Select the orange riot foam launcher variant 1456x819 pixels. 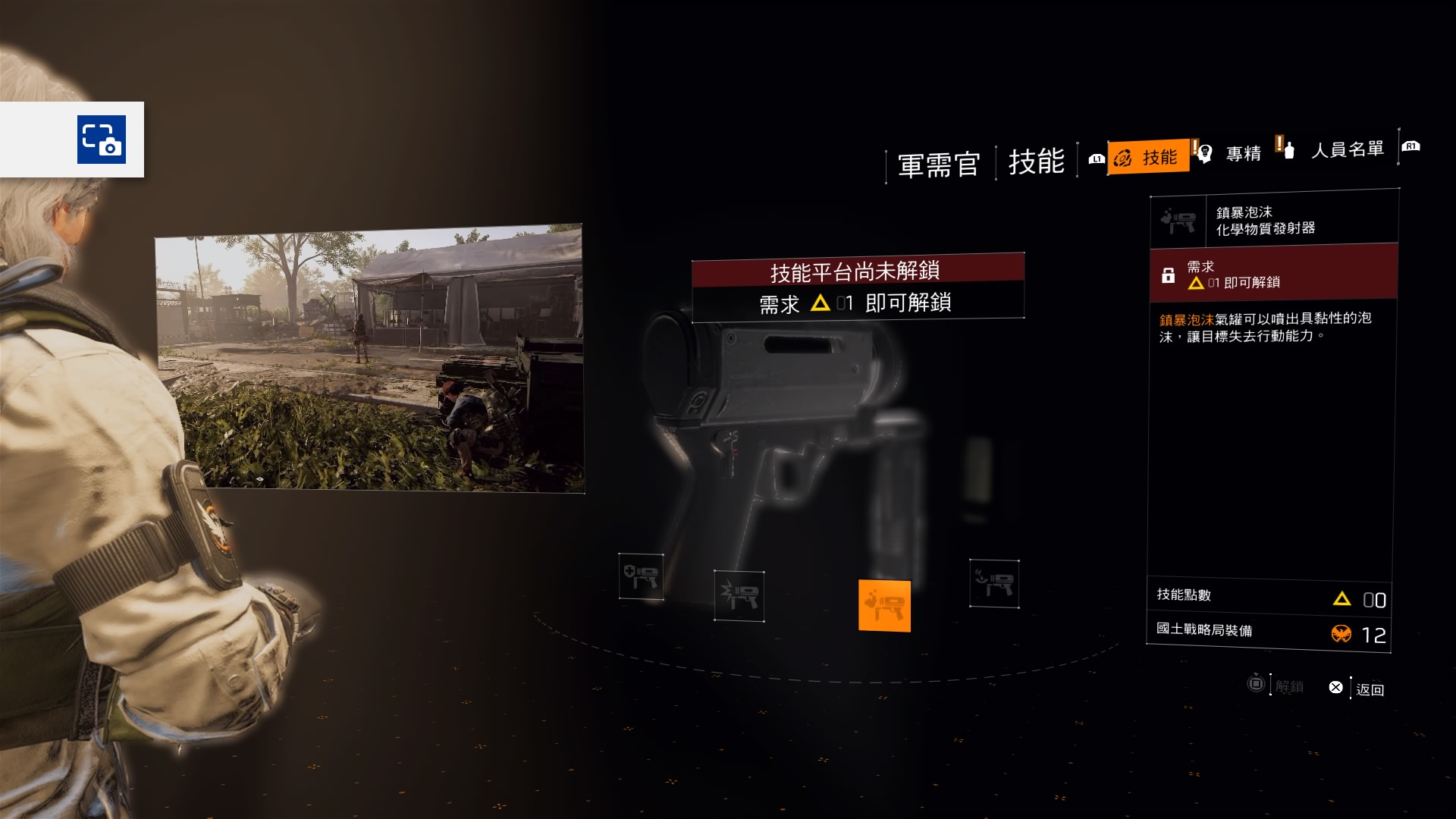coord(884,605)
